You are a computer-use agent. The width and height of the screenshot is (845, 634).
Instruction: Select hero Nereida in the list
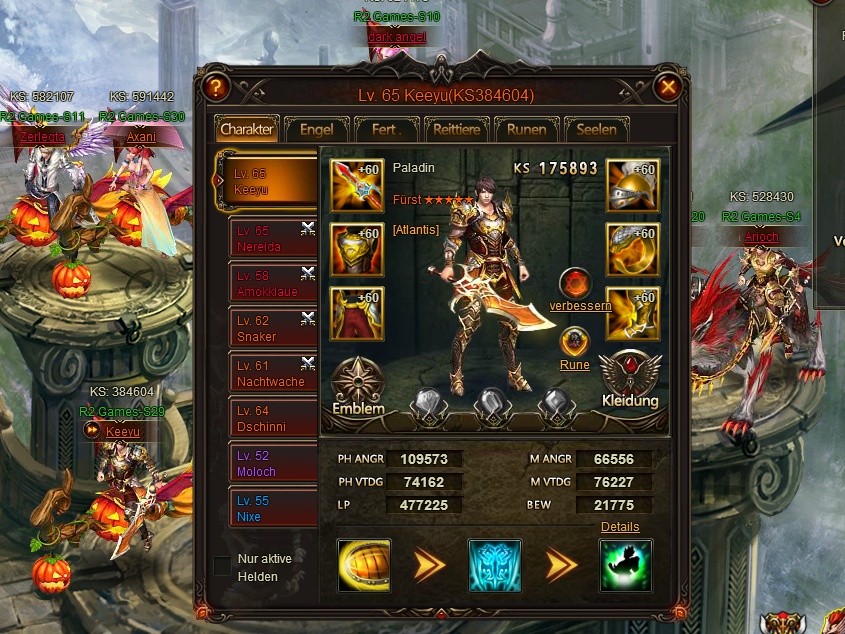tap(268, 239)
